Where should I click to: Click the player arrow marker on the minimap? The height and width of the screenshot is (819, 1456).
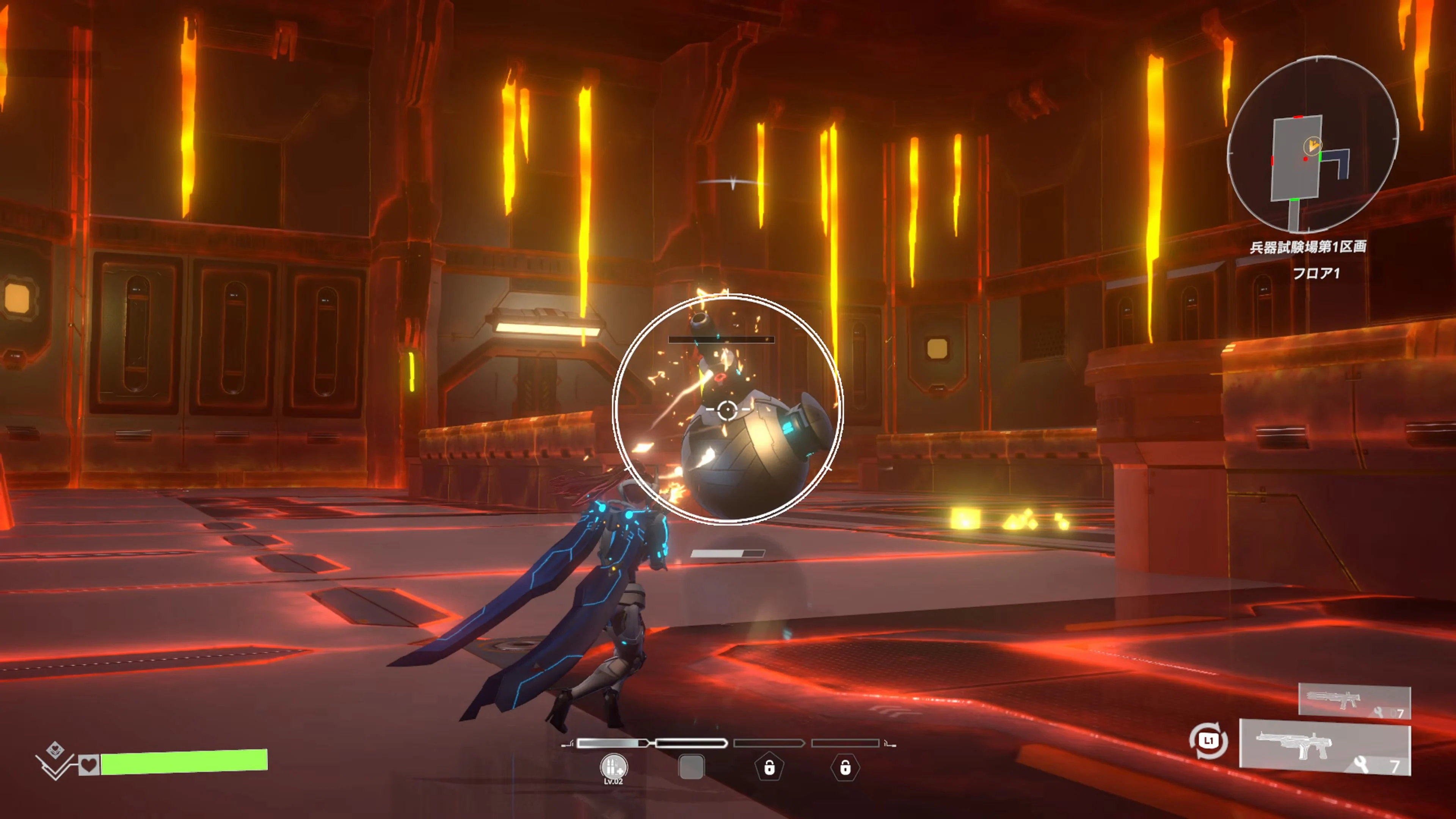pyautogui.click(x=1313, y=145)
